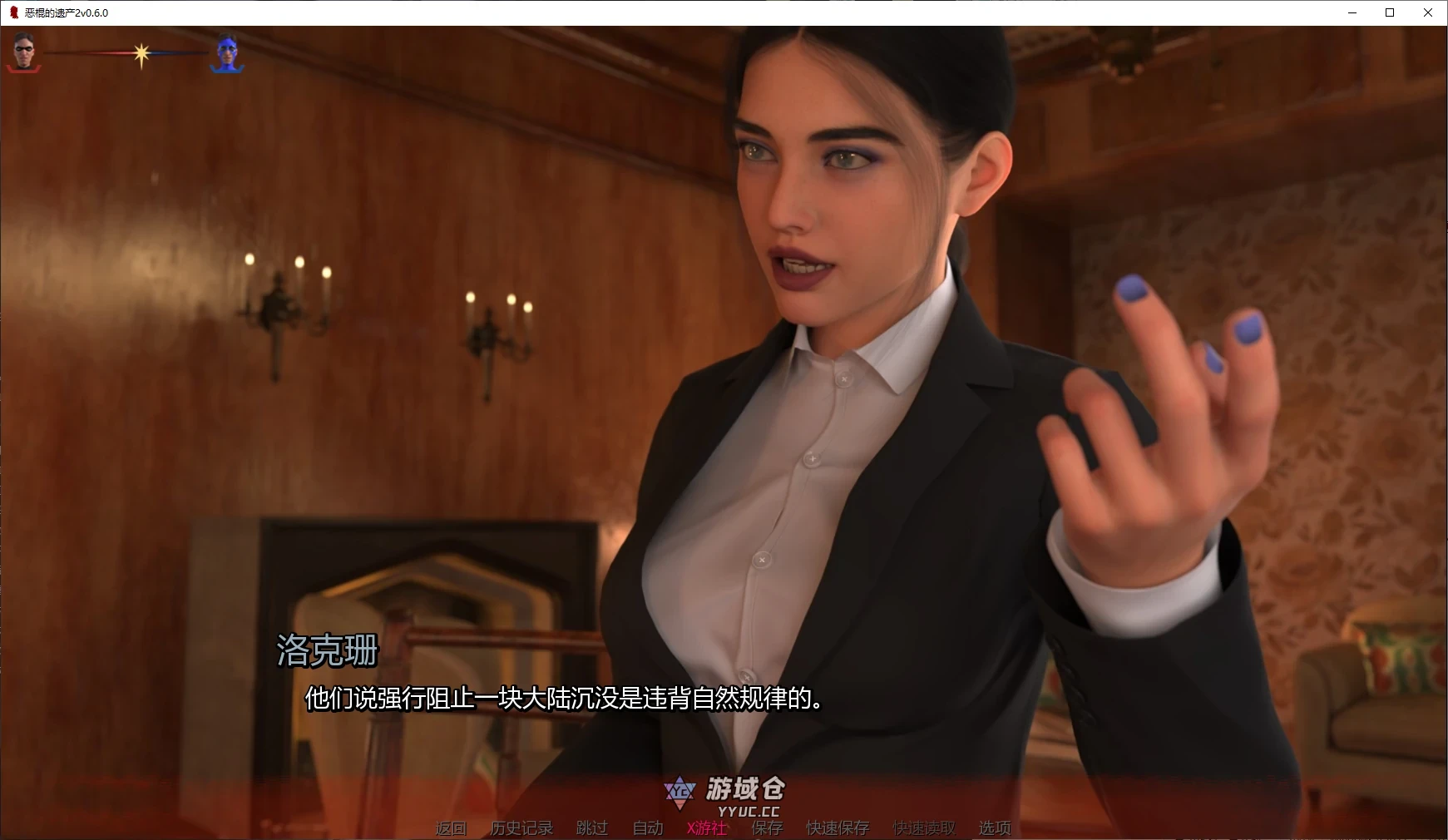The image size is (1448, 840).
Task: Click the 恶棍的遗产2v0.6.0 title bar text
Action: pos(64,12)
